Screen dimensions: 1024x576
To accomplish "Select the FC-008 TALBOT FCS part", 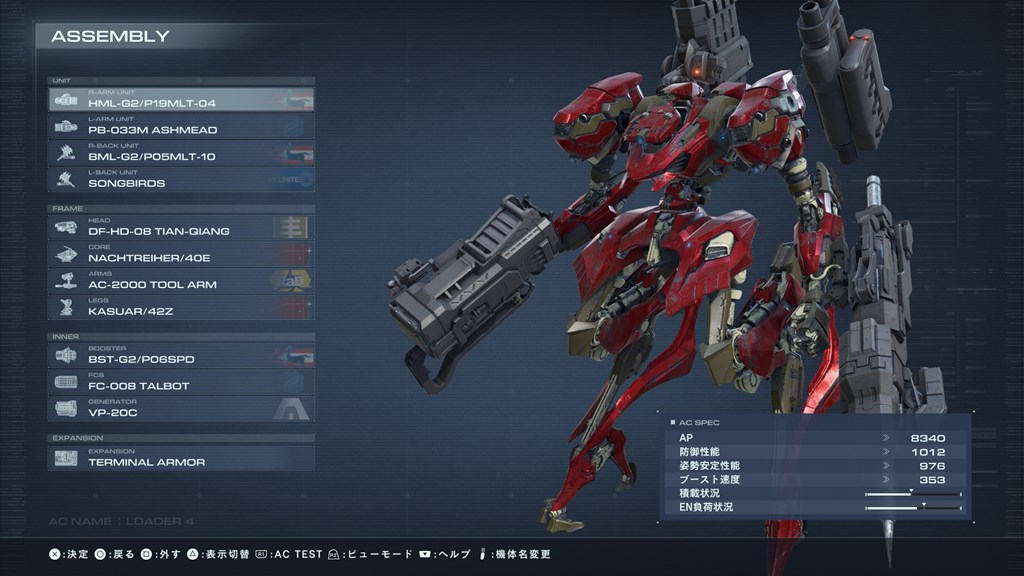I will pos(181,383).
